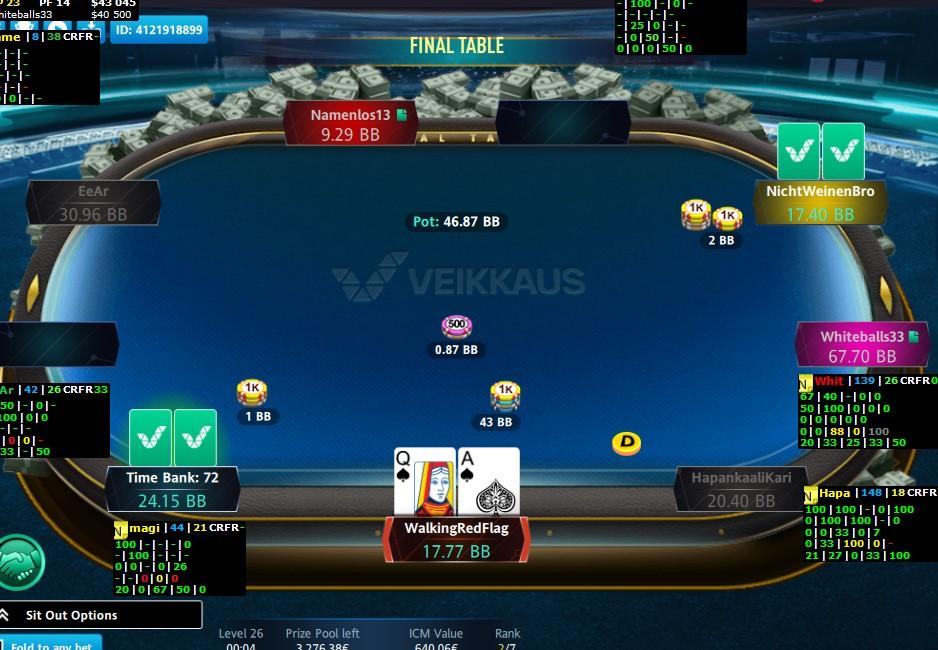This screenshot has width=938, height=650.
Task: Open the note icon beside Whiteballs33's name
Action: pos(913,337)
